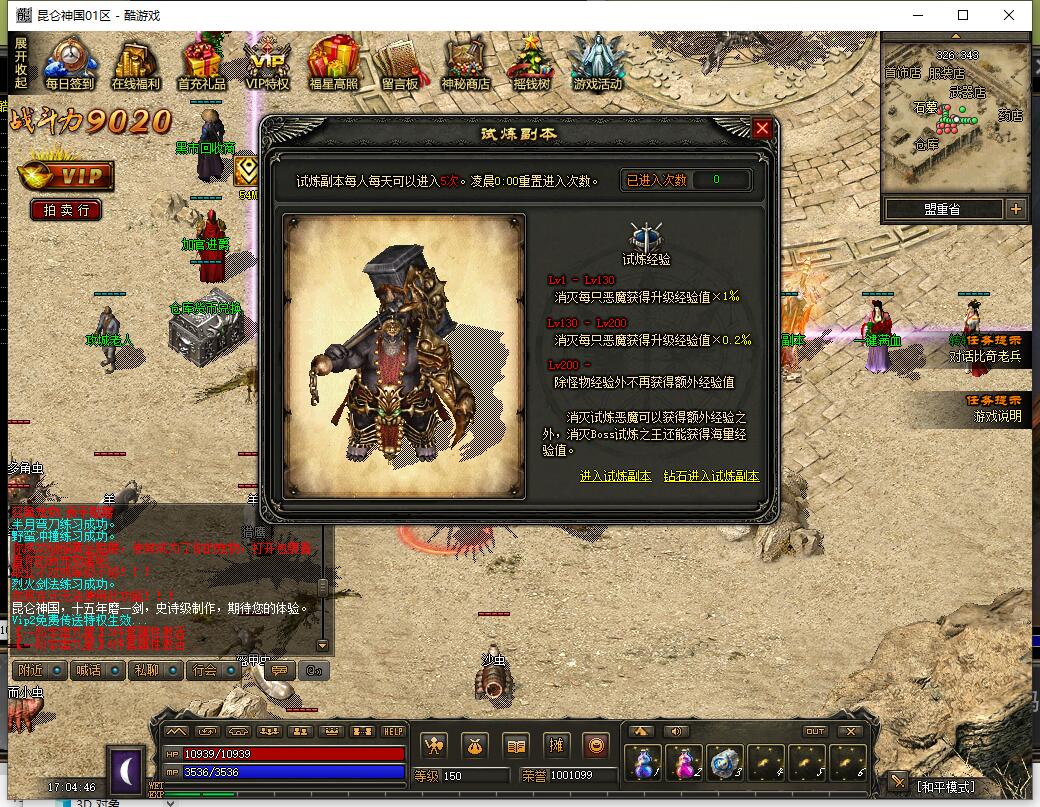Visit the 神秘商店 mystery shop

point(466,65)
